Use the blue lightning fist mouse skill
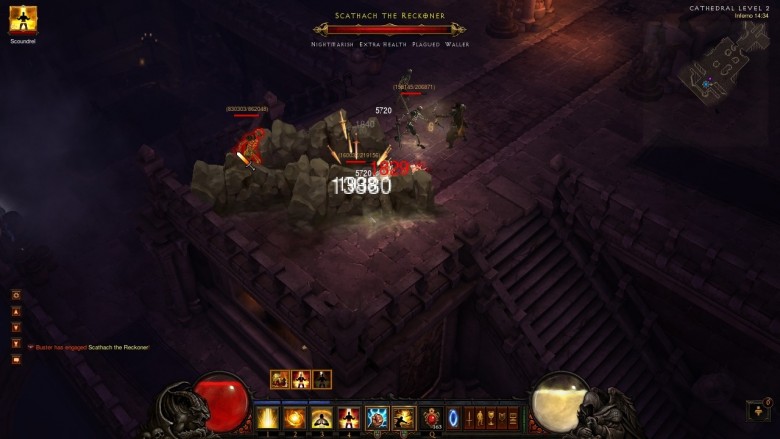Image resolution: width=780 pixels, height=439 pixels. (x=377, y=417)
